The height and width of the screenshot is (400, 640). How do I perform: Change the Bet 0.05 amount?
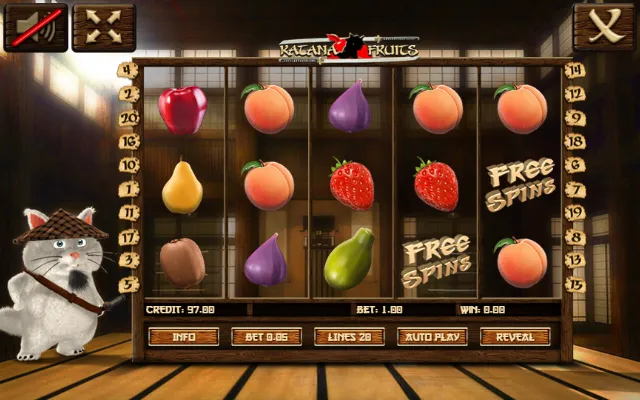tap(266, 337)
